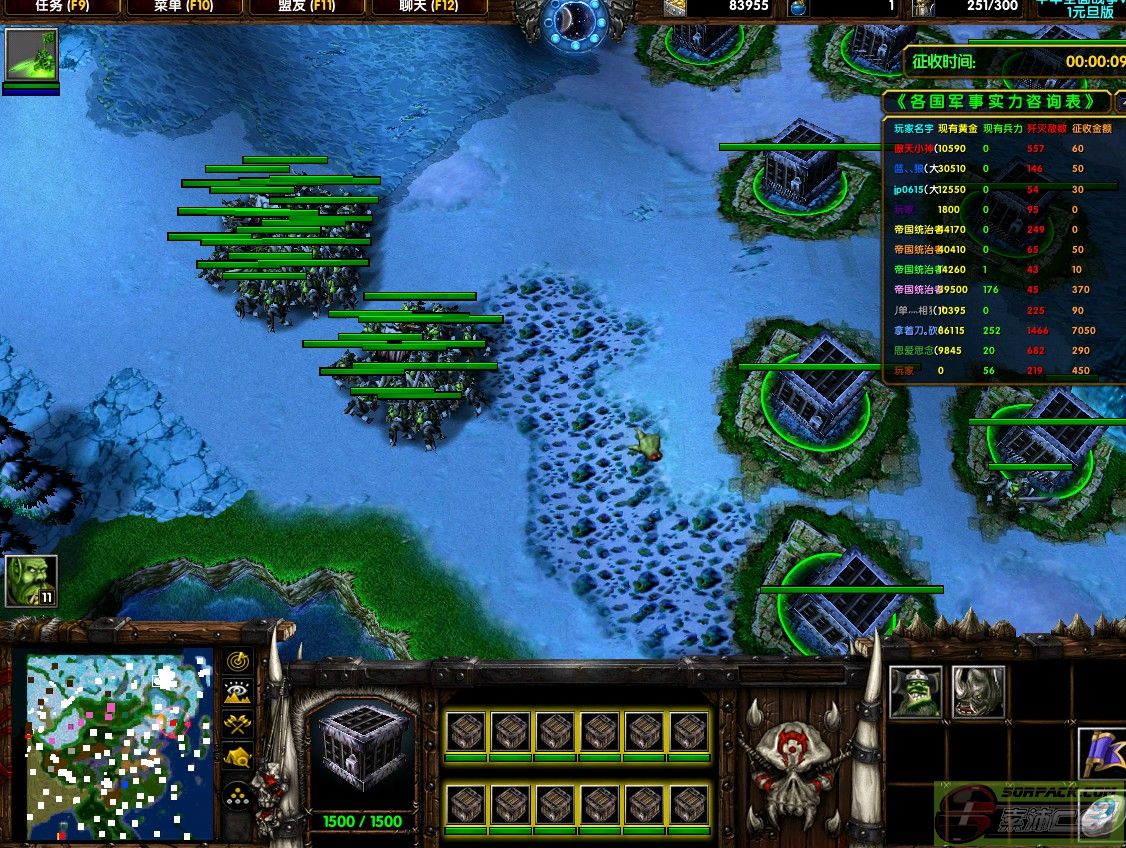1126x848 pixels.
Task: Click the 各国军事实力咨询表 scoreboard title bar
Action: coord(997,102)
